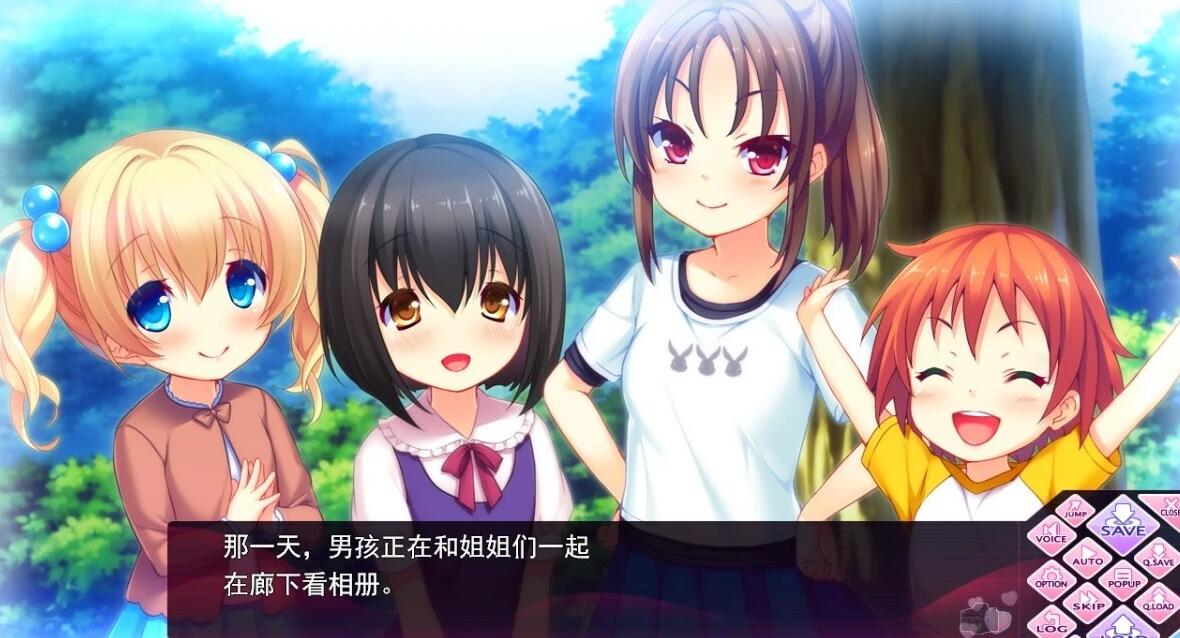This screenshot has height=638, width=1180.
Task: Turn on AUTO text advance
Action: click(1087, 557)
